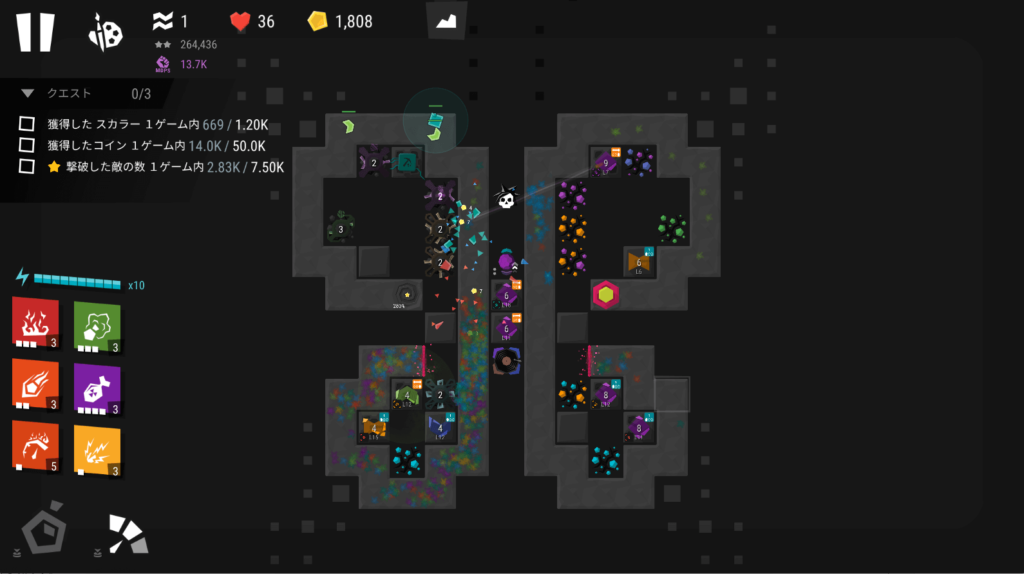Select the white segmented fan icon
The image size is (1024, 574).
(129, 534)
